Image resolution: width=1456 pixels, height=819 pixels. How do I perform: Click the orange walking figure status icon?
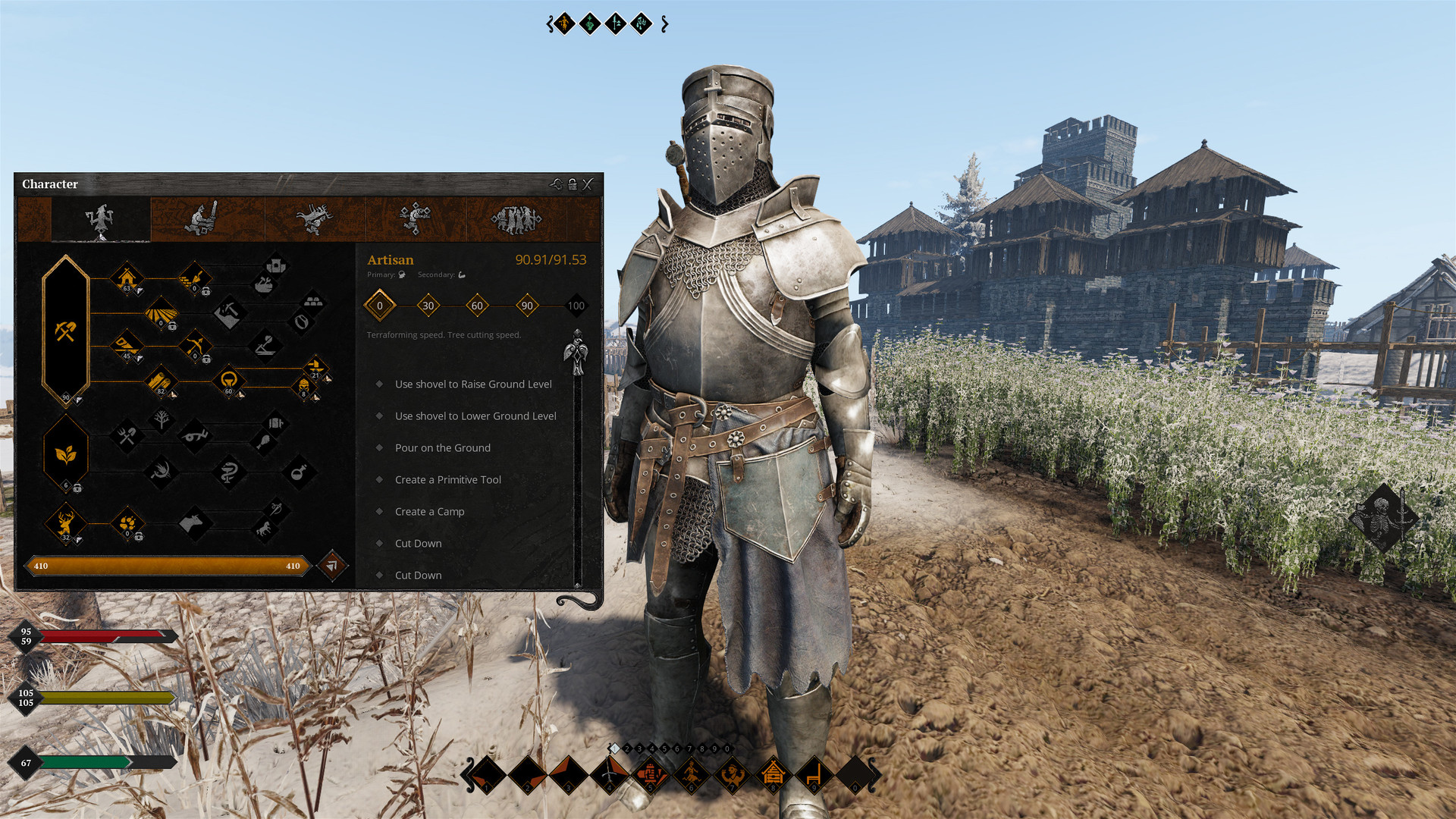(563, 24)
